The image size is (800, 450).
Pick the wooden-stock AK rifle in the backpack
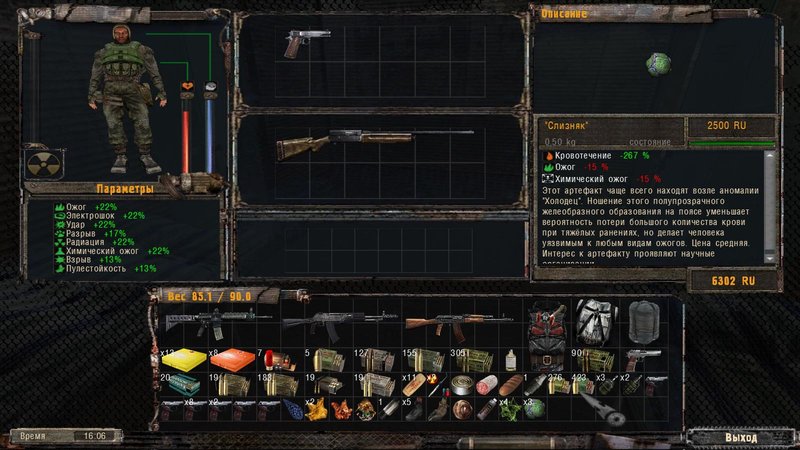pos(439,324)
